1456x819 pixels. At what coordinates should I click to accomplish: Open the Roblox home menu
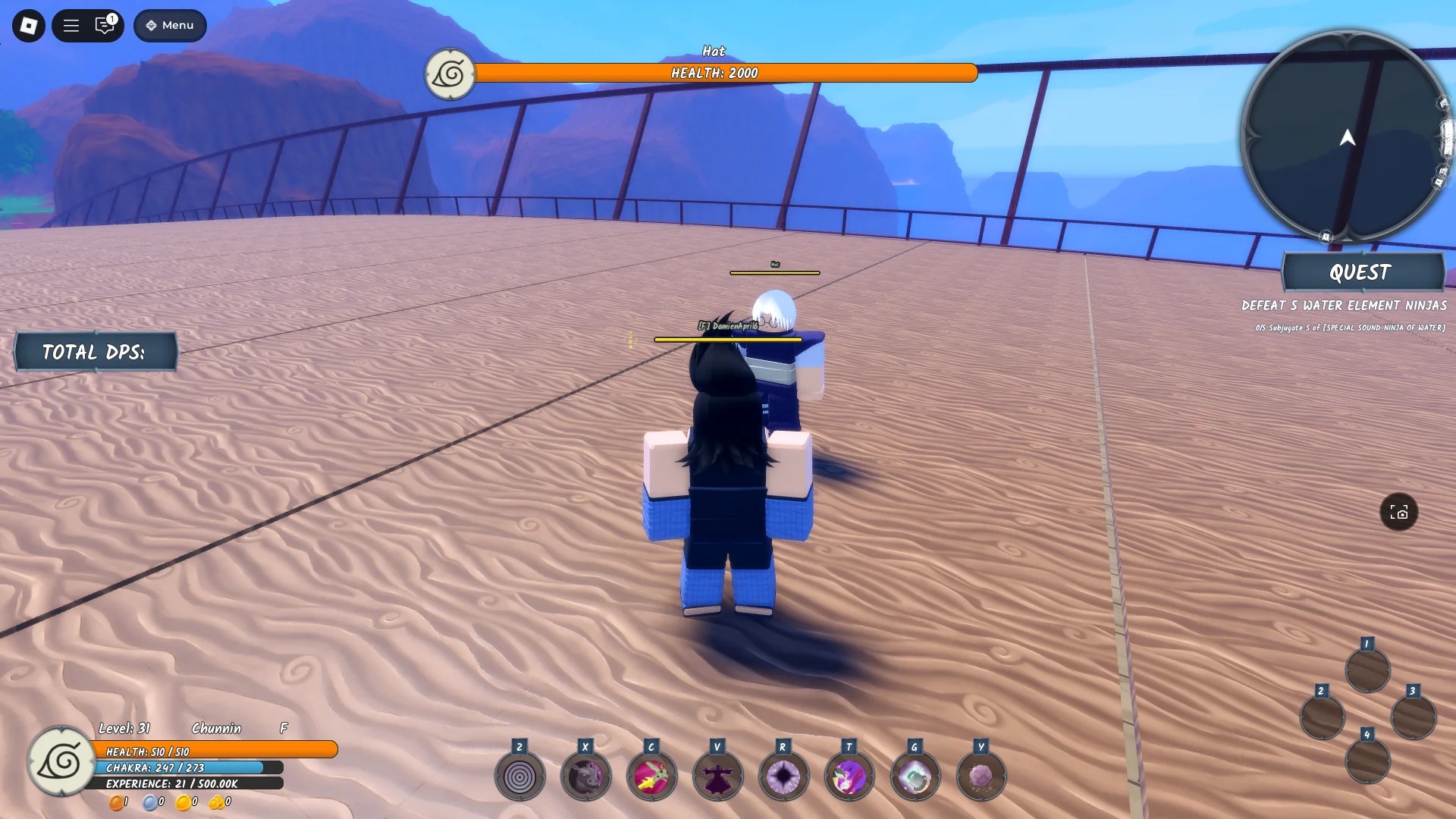coord(27,25)
